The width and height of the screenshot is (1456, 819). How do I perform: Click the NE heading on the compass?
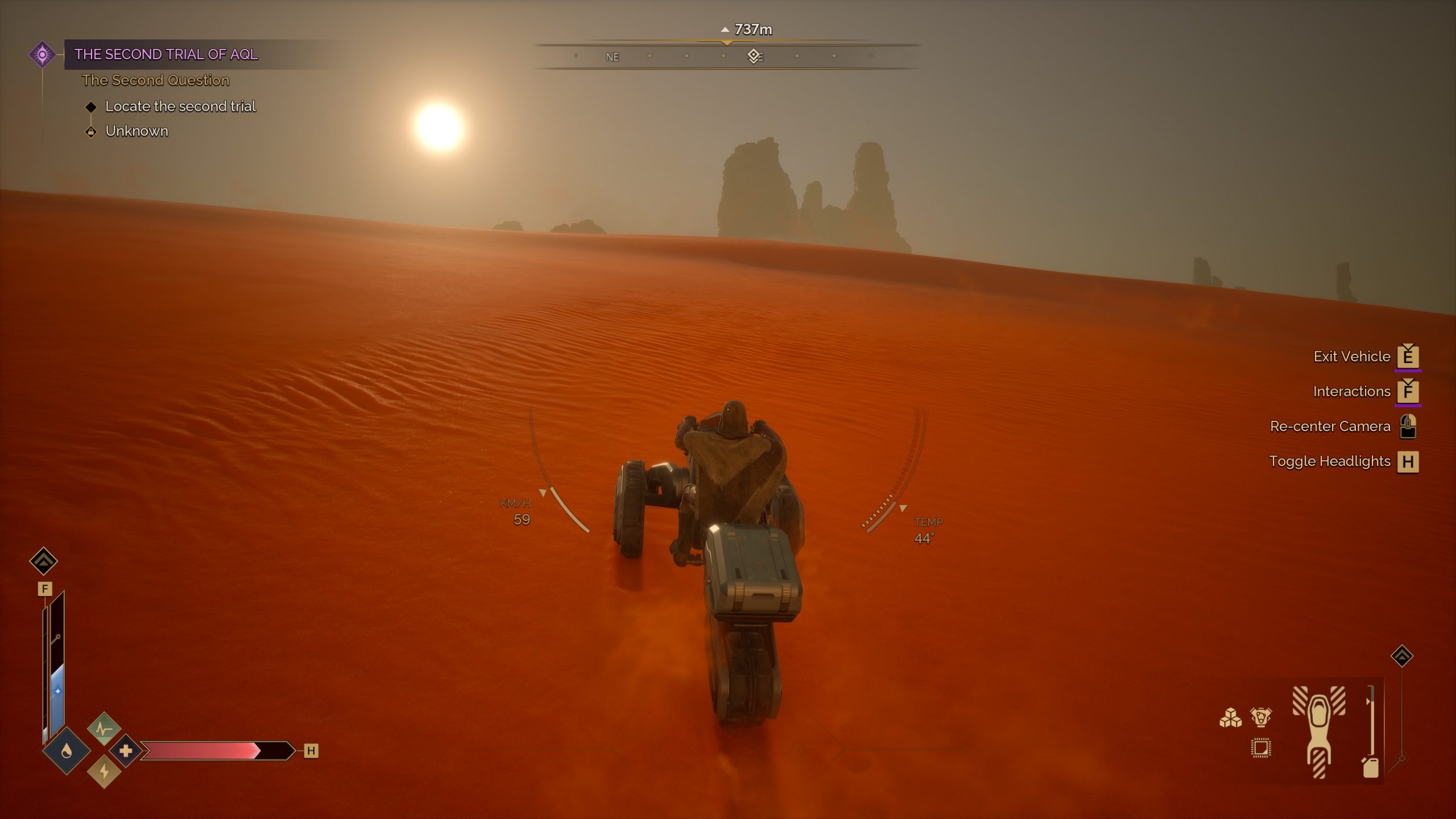tap(612, 57)
